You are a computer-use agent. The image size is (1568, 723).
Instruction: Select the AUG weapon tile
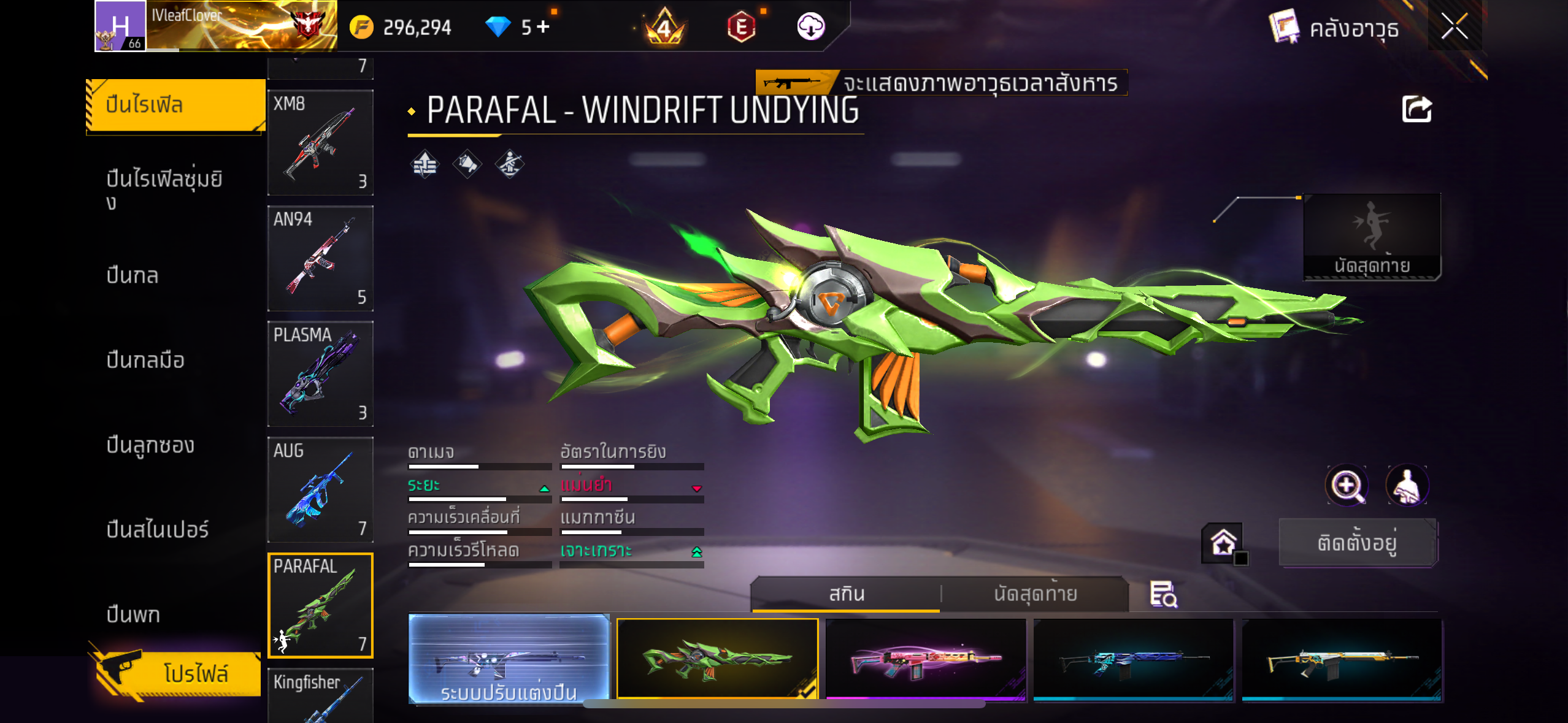click(320, 489)
